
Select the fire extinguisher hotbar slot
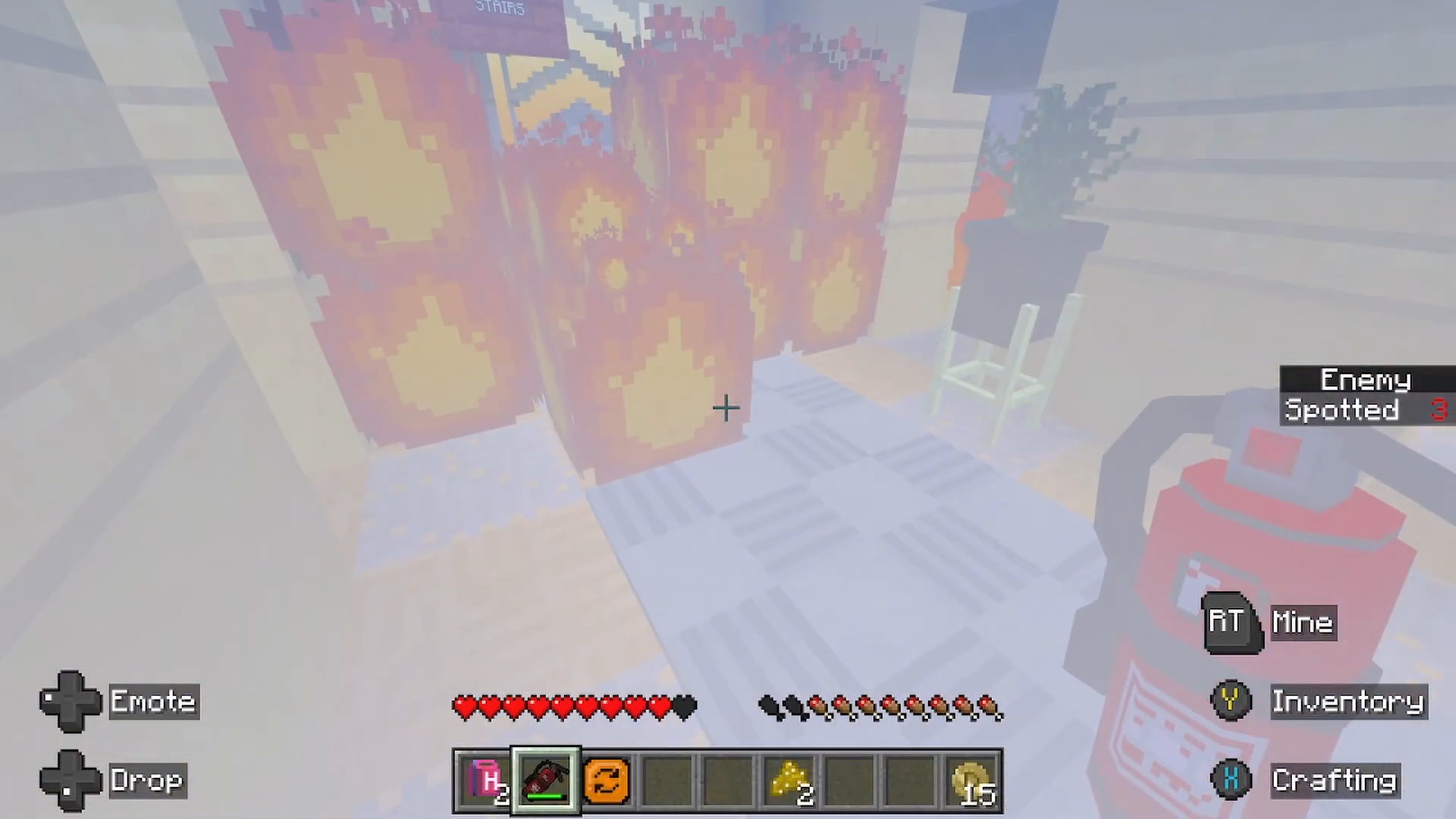[546, 780]
